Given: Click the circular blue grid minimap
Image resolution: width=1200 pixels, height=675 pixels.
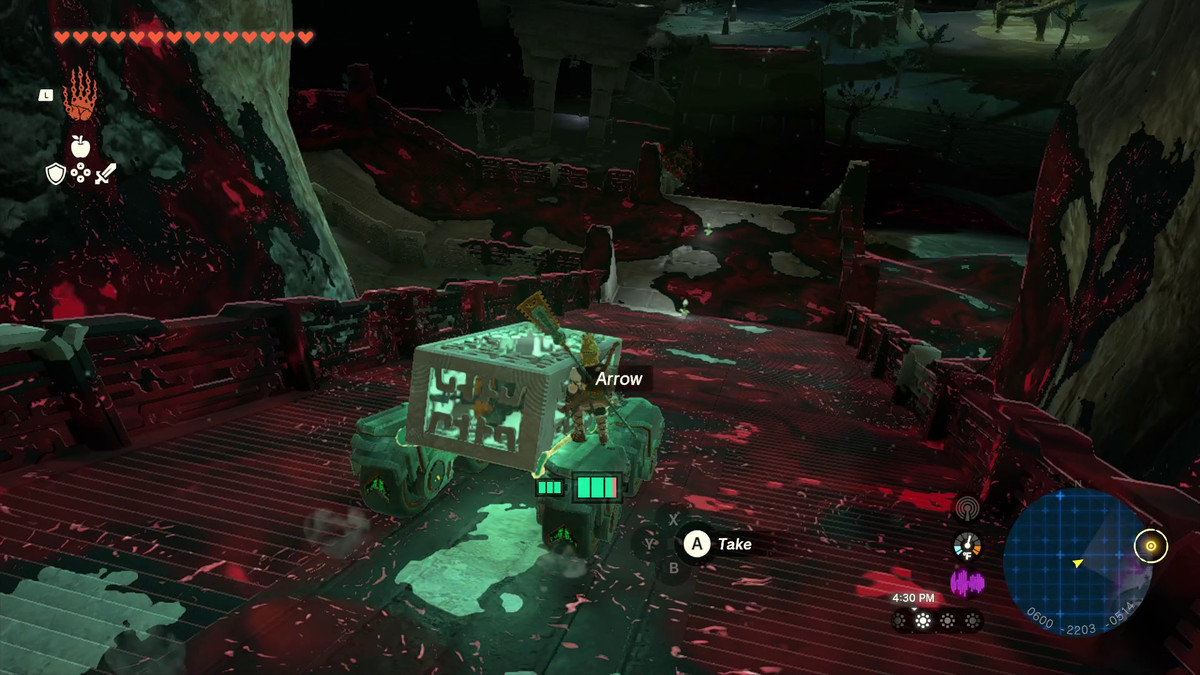Looking at the screenshot, I should [x=1077, y=562].
